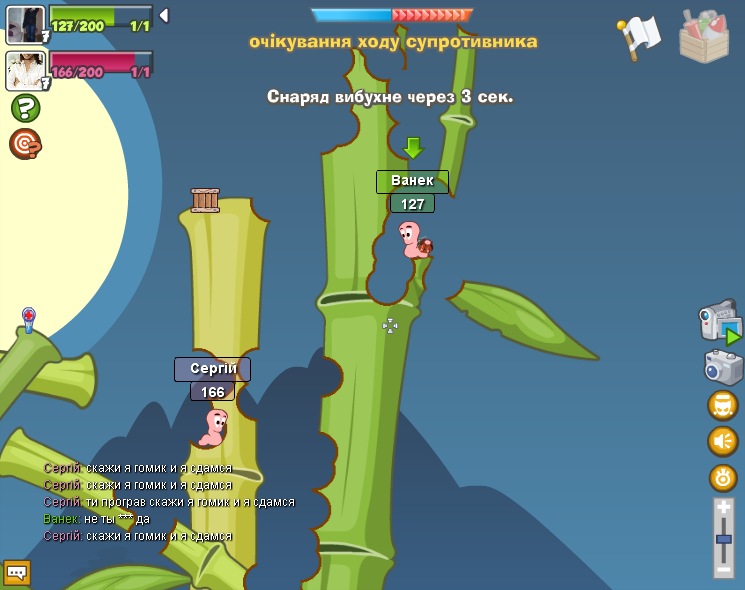Open the chat speech bubble button
Image resolution: width=745 pixels, height=590 pixels.
click(x=17, y=572)
